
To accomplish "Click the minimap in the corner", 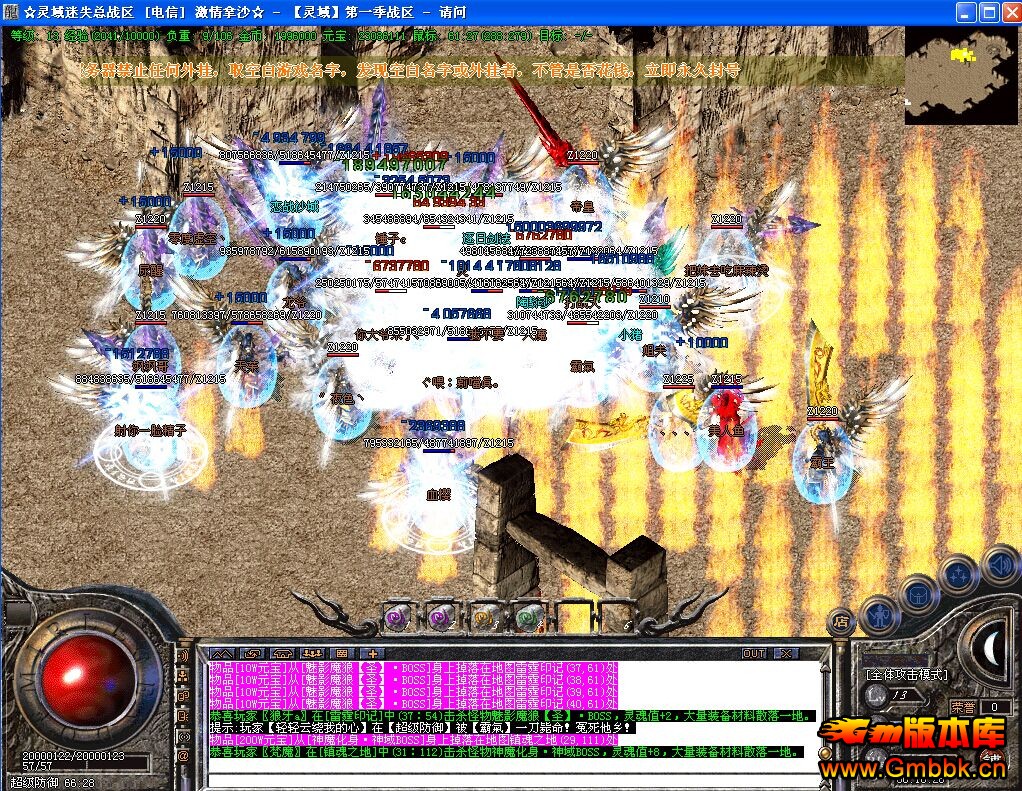I will [961, 74].
